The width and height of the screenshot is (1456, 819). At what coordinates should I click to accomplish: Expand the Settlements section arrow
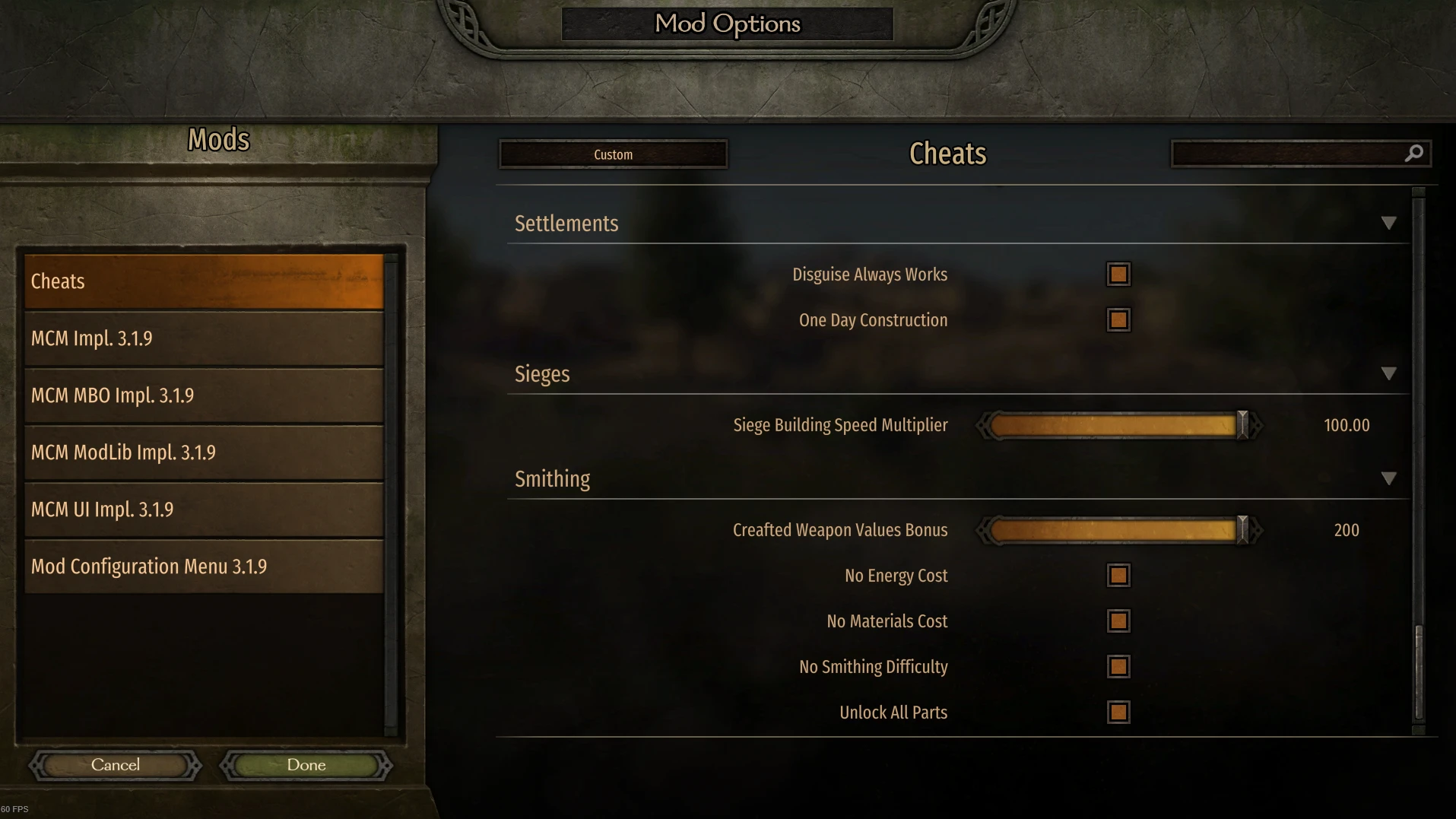click(1389, 223)
